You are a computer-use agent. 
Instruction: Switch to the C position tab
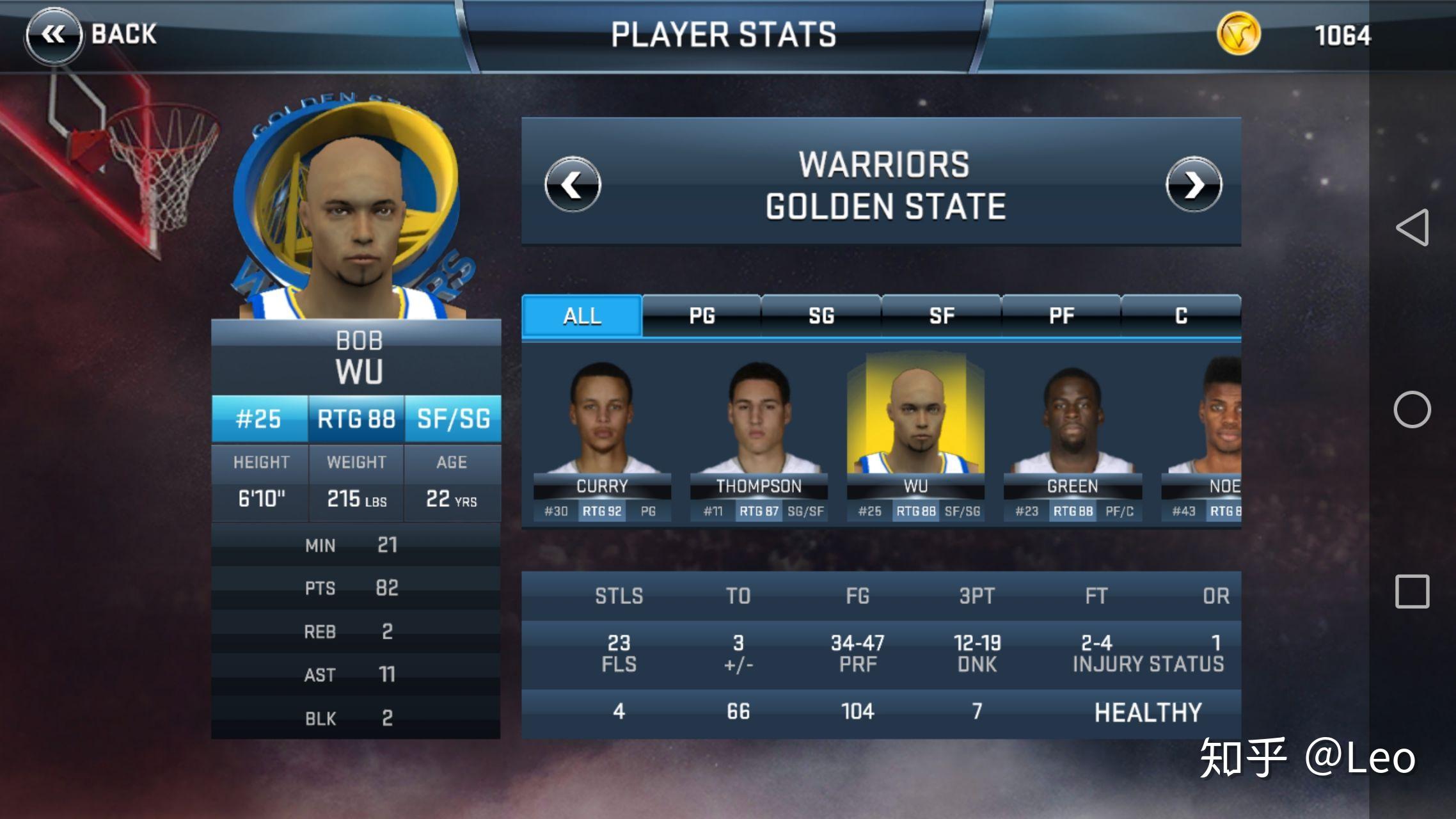pos(1181,315)
